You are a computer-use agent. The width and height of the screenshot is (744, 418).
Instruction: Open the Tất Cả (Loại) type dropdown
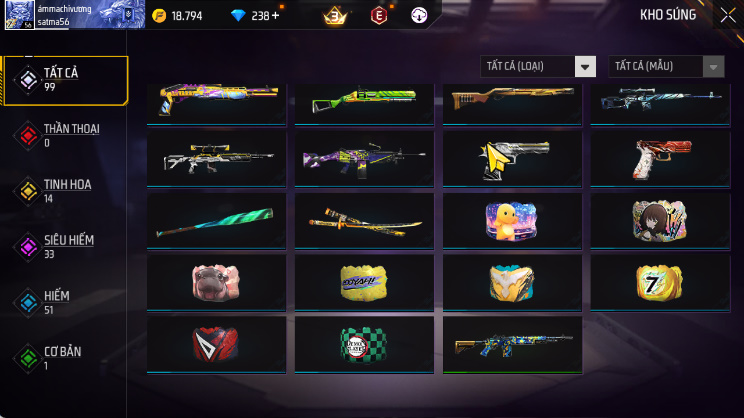coord(538,66)
